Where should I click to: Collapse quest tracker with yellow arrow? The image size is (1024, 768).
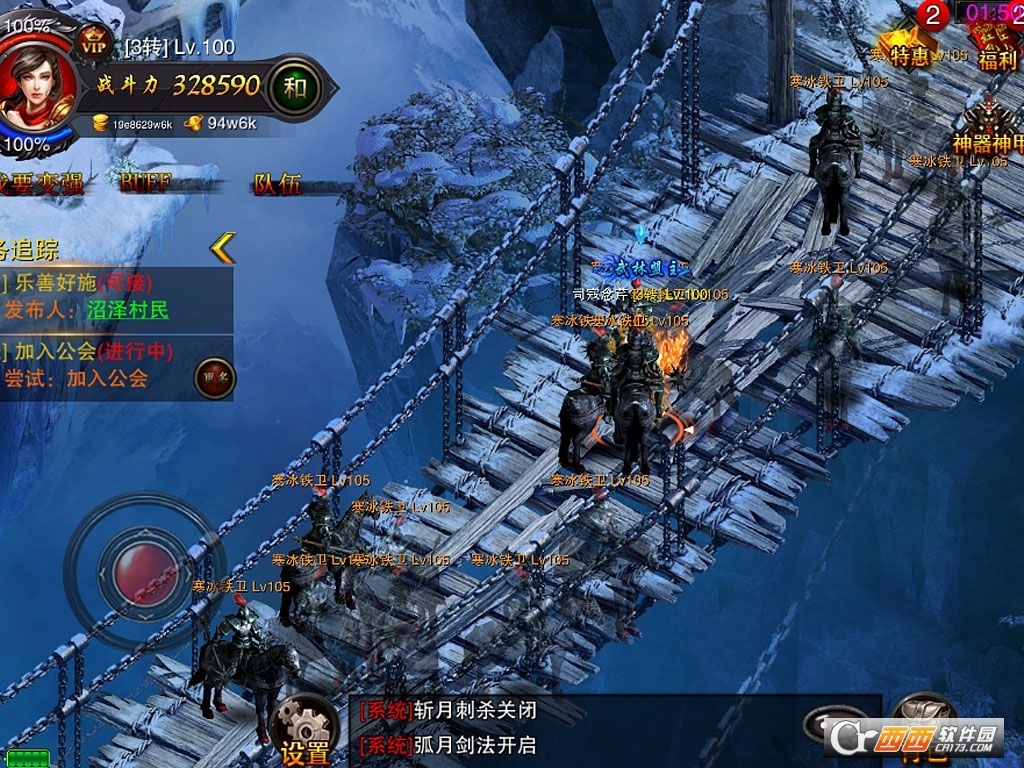click(222, 247)
